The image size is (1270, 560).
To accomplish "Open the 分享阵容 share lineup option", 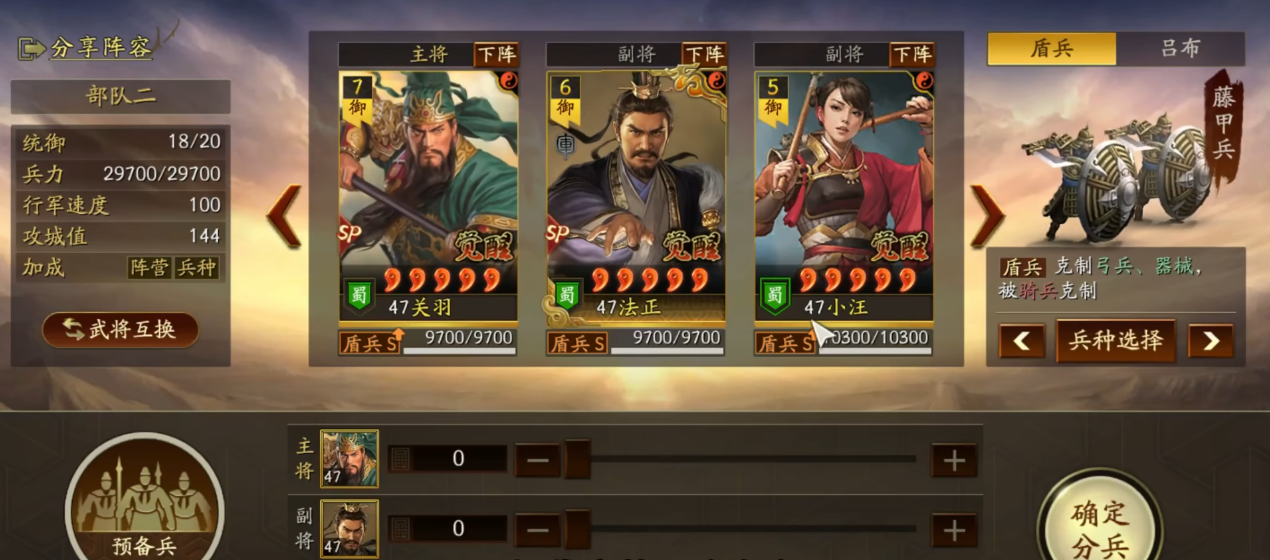I will click(87, 47).
